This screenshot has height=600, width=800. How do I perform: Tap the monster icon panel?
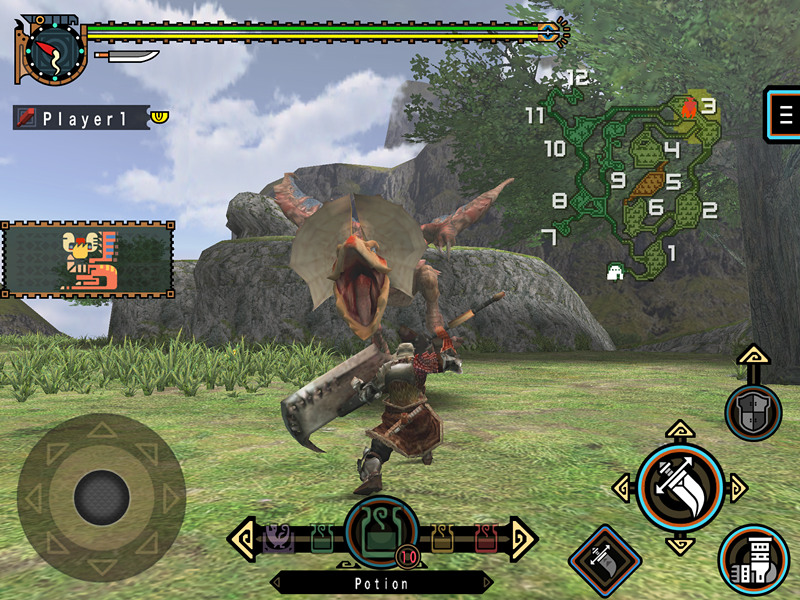click(x=88, y=260)
